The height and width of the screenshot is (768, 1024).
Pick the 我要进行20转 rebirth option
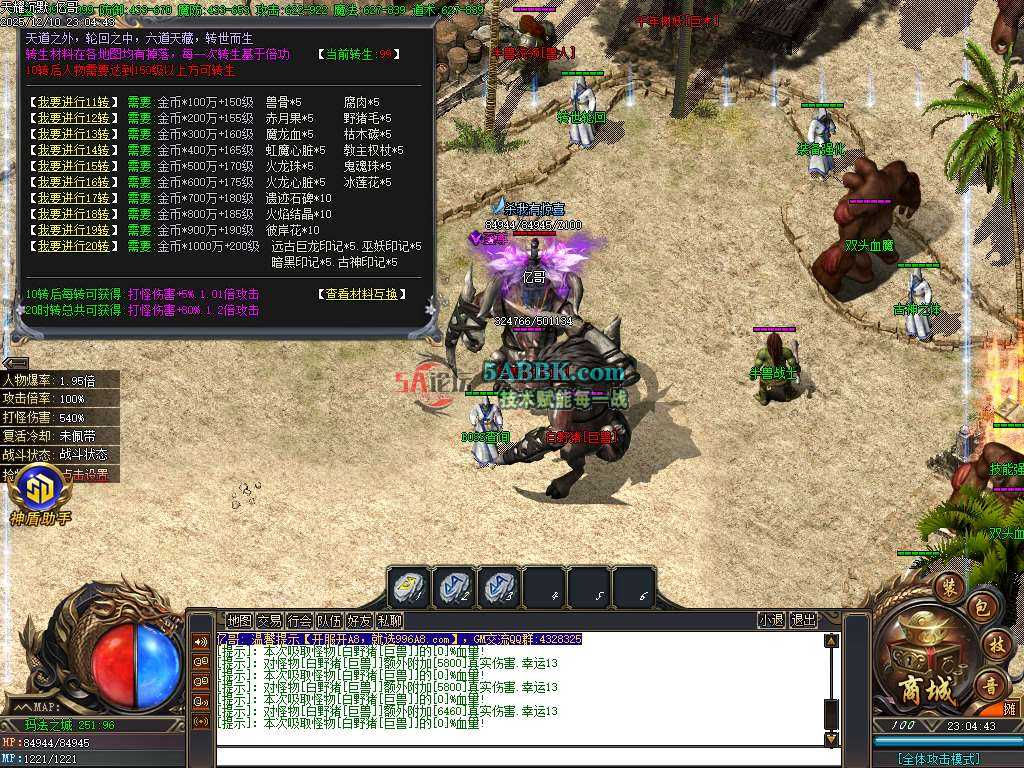click(x=75, y=246)
